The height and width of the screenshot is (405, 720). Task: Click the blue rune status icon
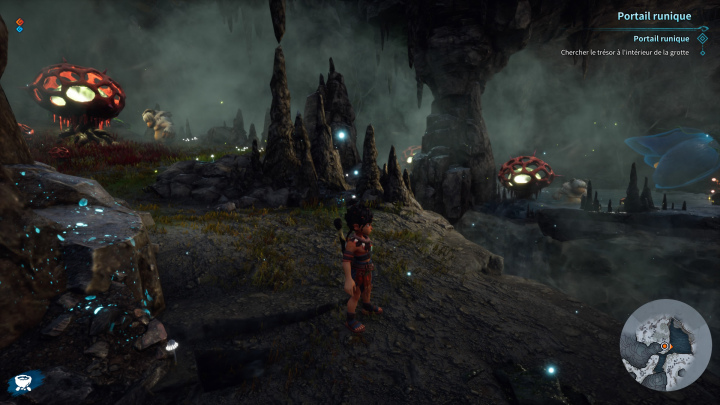pos(19,30)
